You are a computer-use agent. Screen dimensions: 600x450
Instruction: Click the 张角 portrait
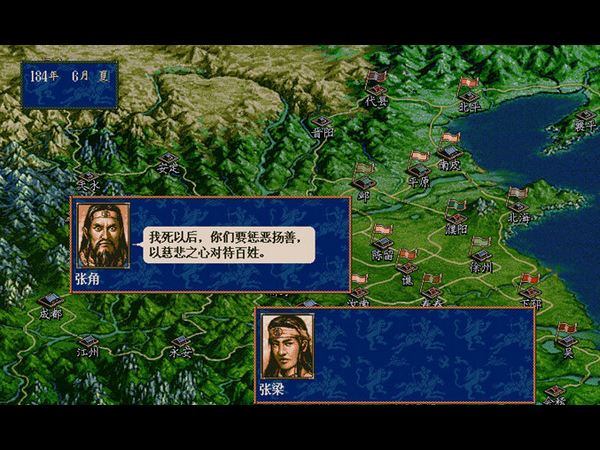click(102, 236)
